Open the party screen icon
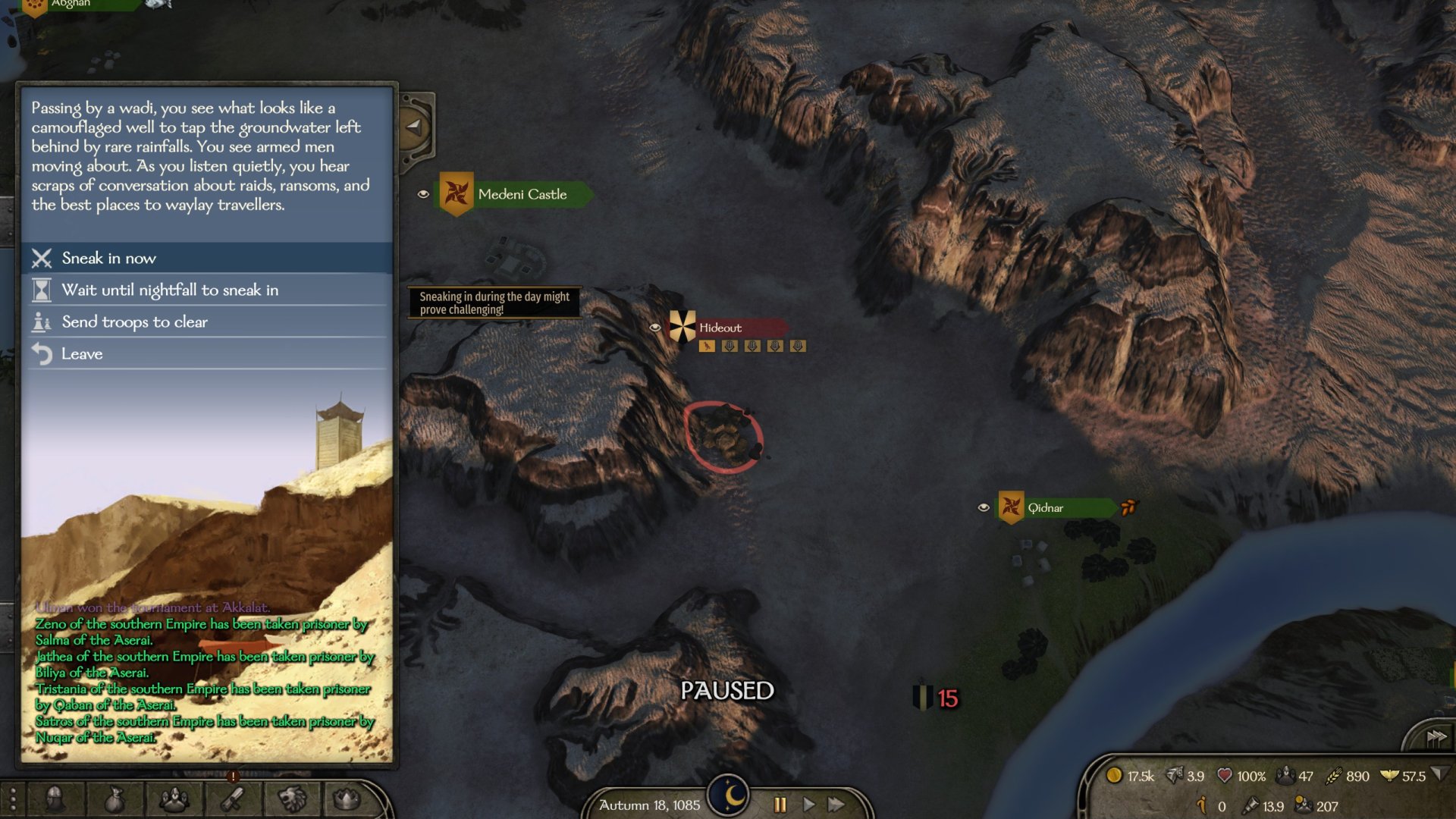Viewport: 1456px width, 819px height. [x=174, y=799]
